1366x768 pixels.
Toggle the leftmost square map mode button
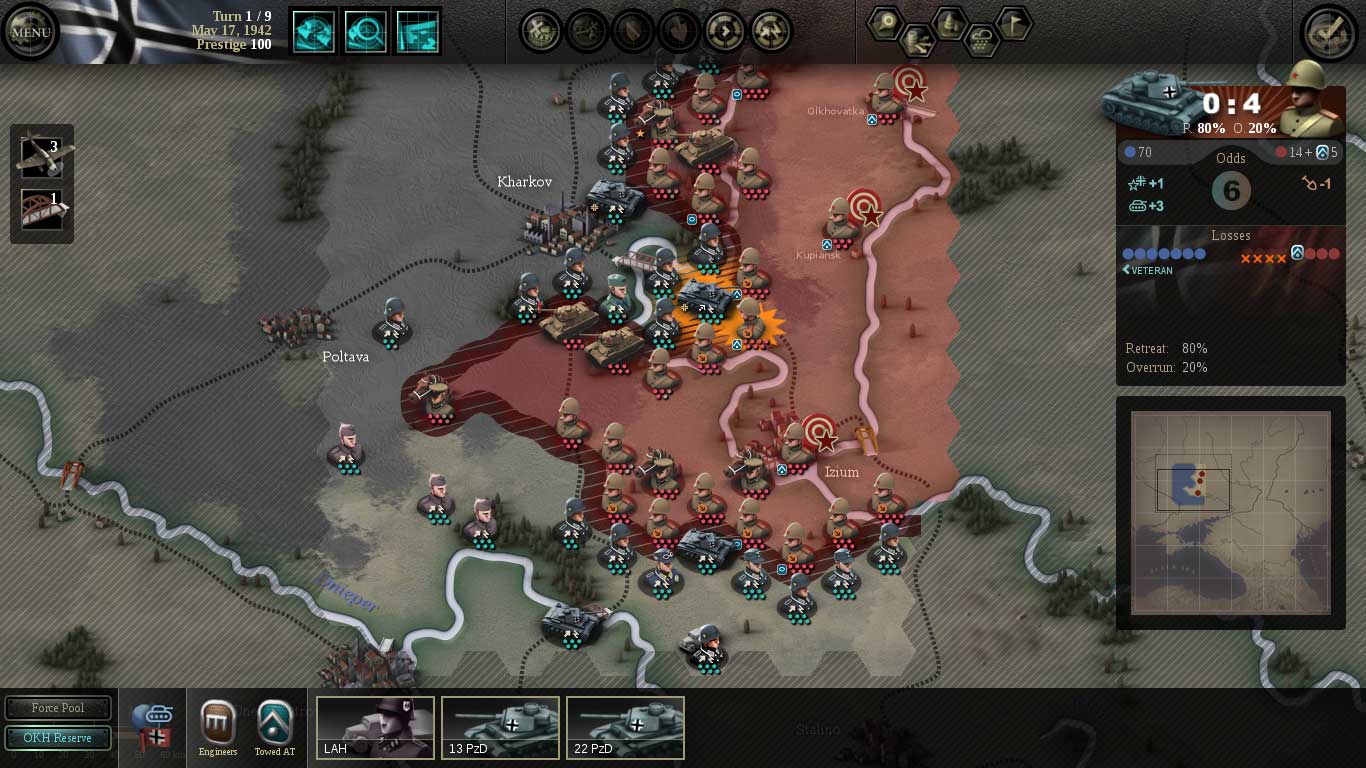coord(313,30)
